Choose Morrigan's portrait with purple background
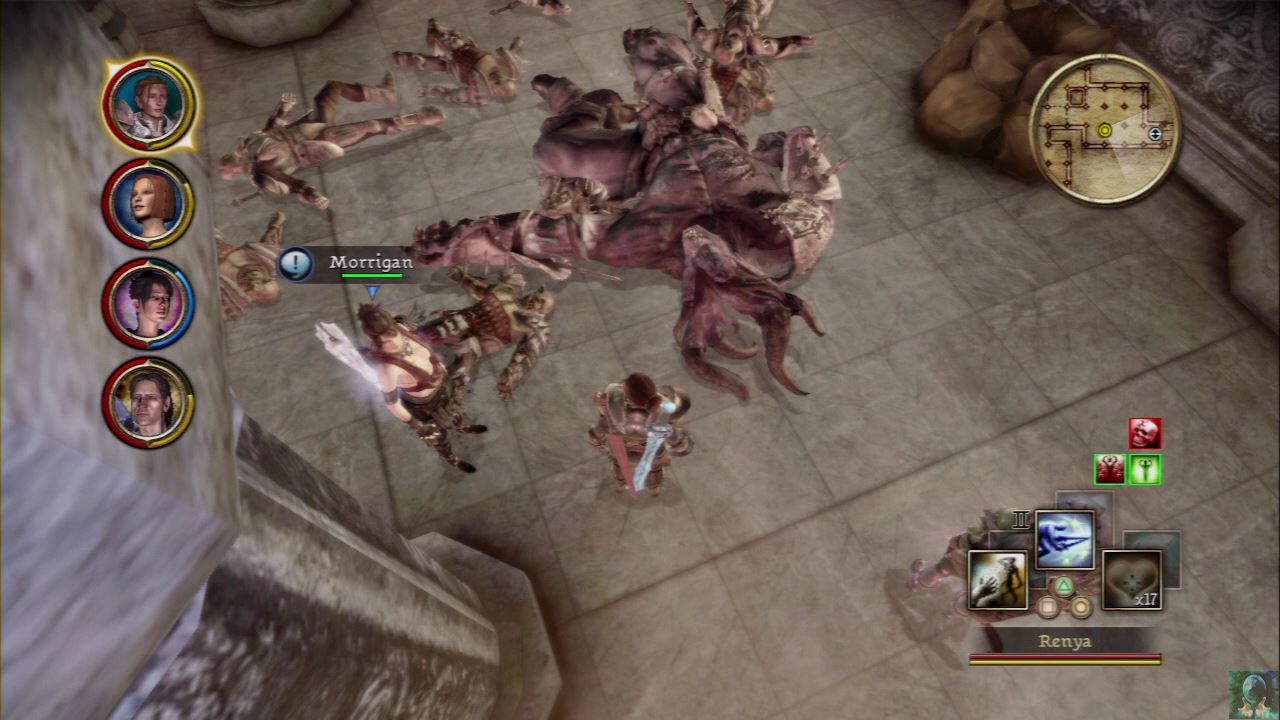The height and width of the screenshot is (720, 1280). (x=148, y=303)
